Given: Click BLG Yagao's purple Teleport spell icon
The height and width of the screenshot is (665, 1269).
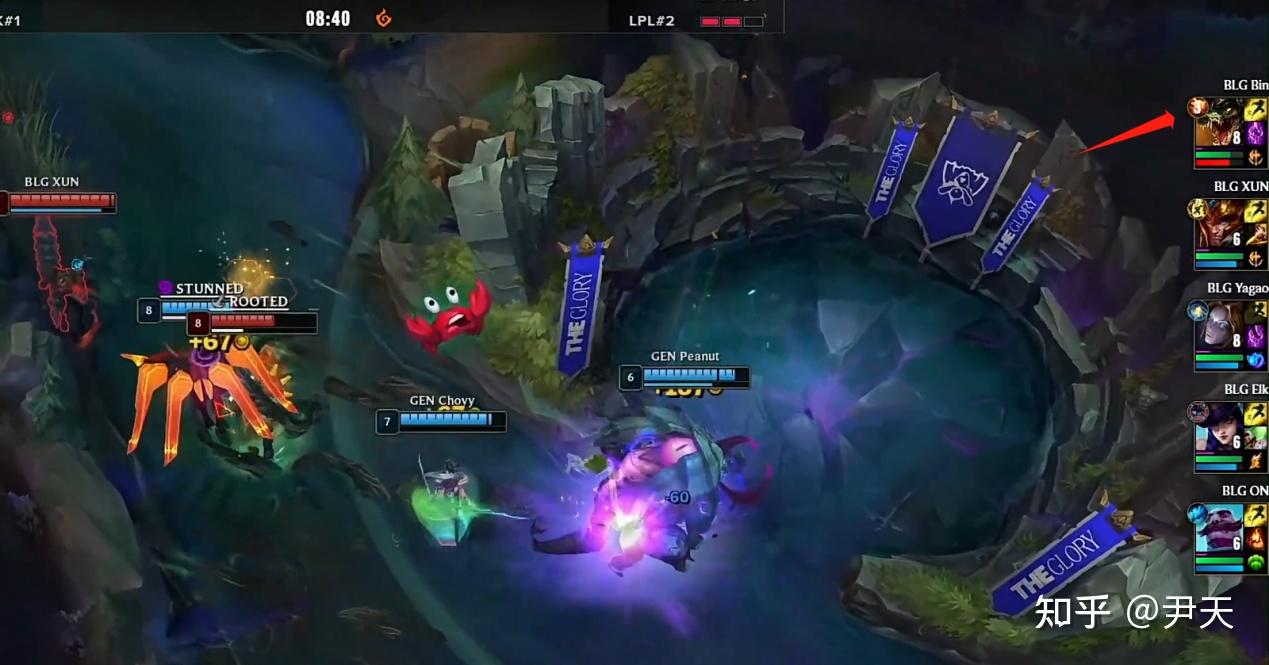Looking at the screenshot, I should coord(1255,336).
